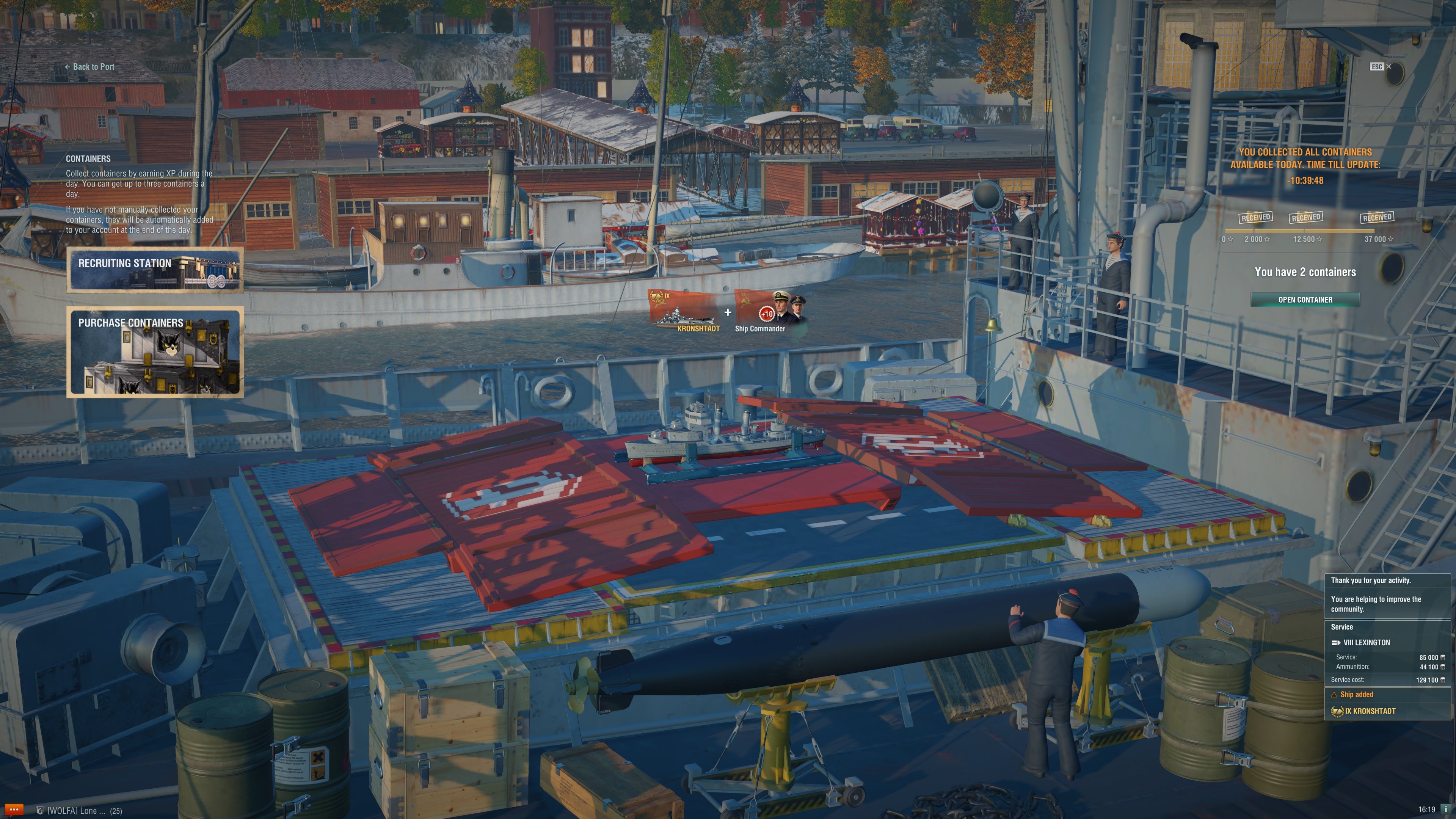Close the containers screen with the ESC button
Screen dimensions: 1456x819
pyautogui.click(x=1380, y=67)
